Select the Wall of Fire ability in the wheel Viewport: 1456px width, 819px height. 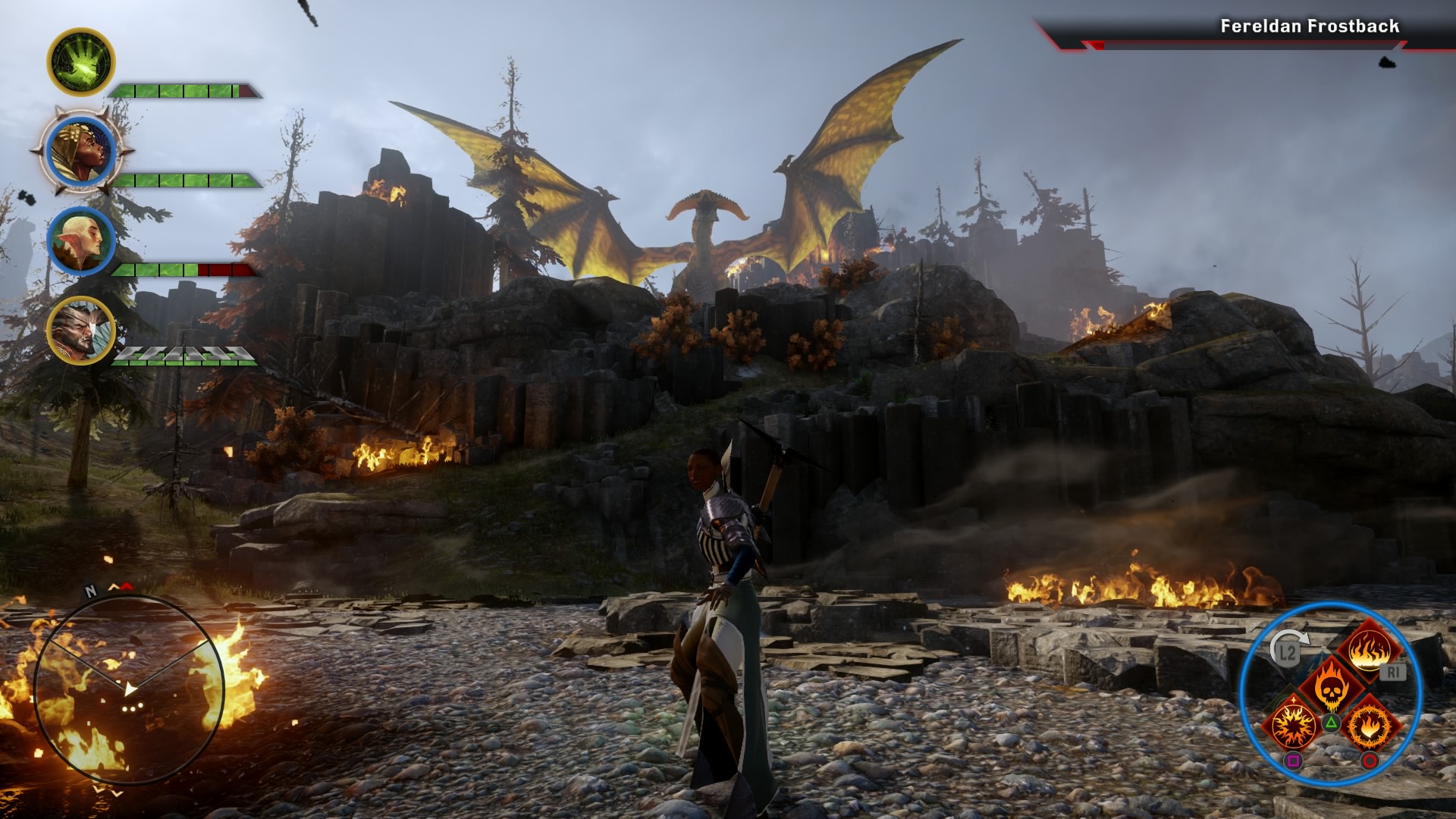(1371, 651)
